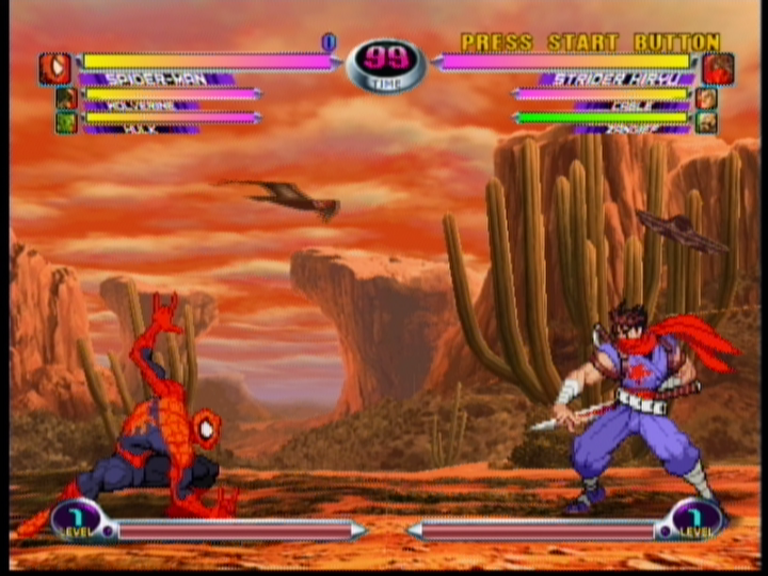Select Strider Hiryu's portrait icon
768x576 pixels.
(717, 69)
